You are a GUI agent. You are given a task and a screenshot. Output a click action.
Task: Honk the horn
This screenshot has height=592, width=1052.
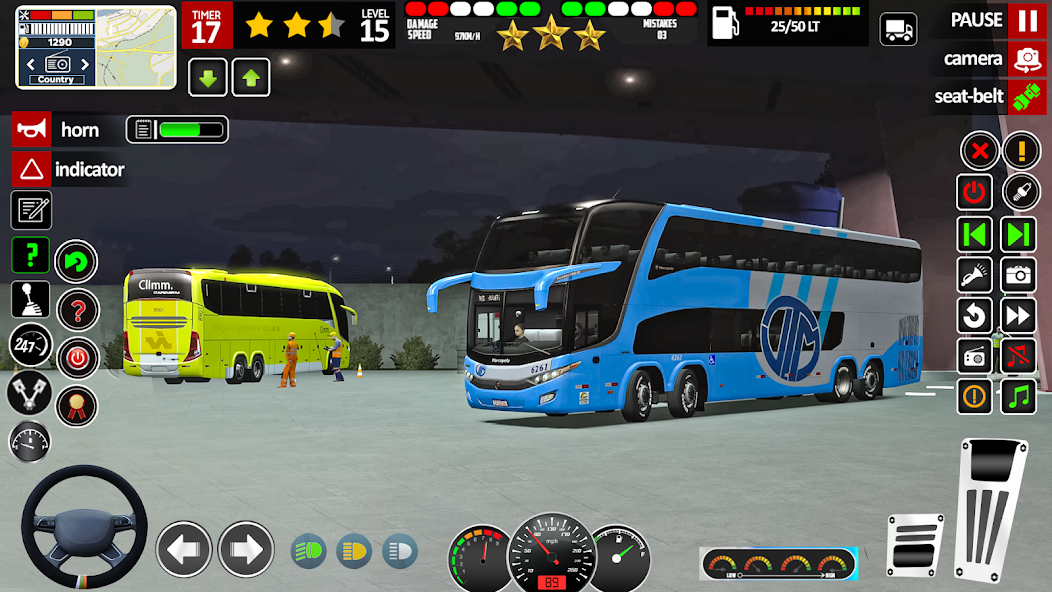pos(31,130)
